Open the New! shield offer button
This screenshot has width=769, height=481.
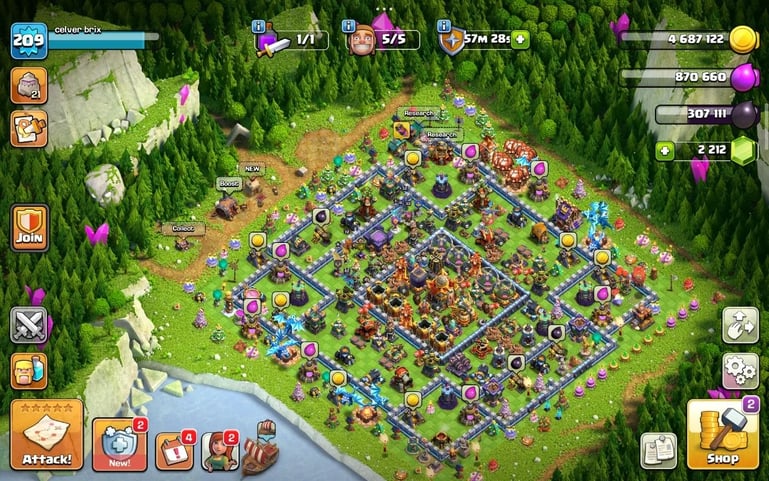(118, 444)
